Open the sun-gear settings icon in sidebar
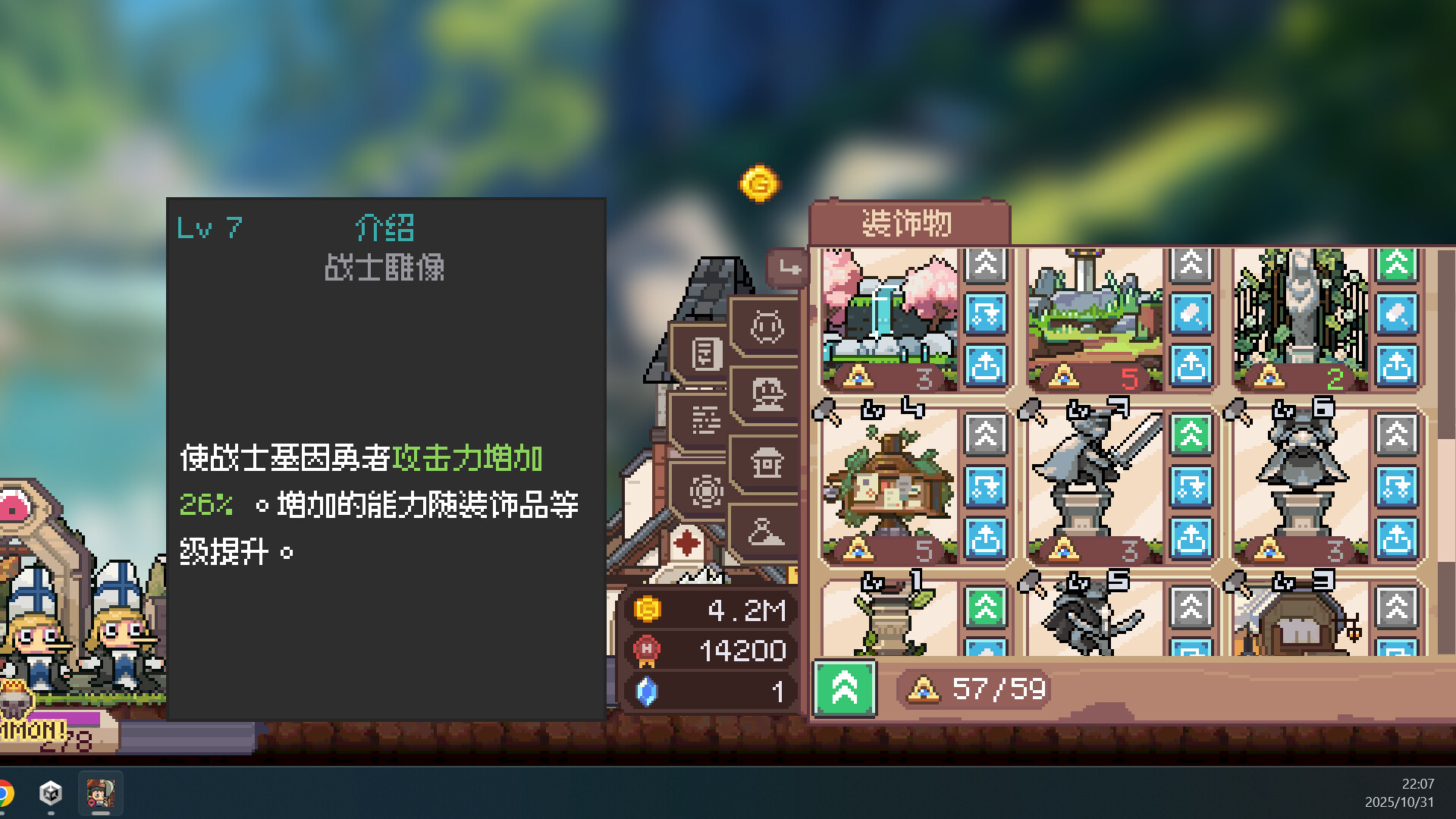Viewport: 1456px width, 819px height. [706, 491]
